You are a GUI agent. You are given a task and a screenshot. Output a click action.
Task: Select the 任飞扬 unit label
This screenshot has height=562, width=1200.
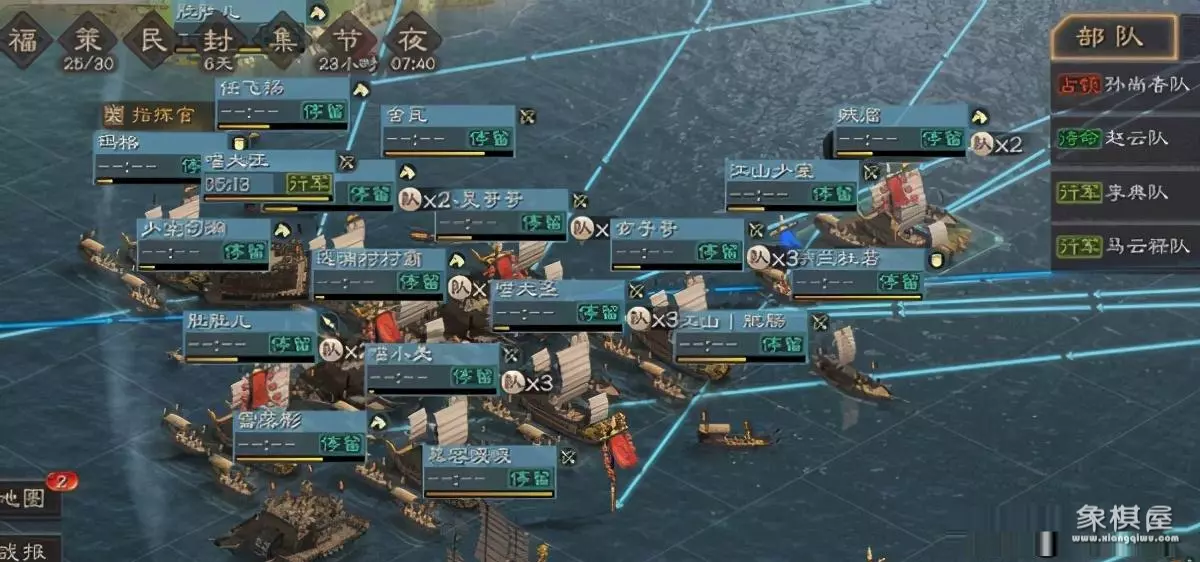coord(283,102)
